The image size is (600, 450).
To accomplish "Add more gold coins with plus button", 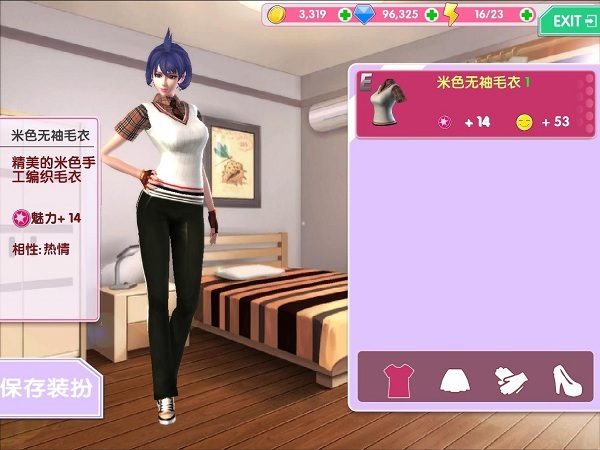I will coord(345,15).
